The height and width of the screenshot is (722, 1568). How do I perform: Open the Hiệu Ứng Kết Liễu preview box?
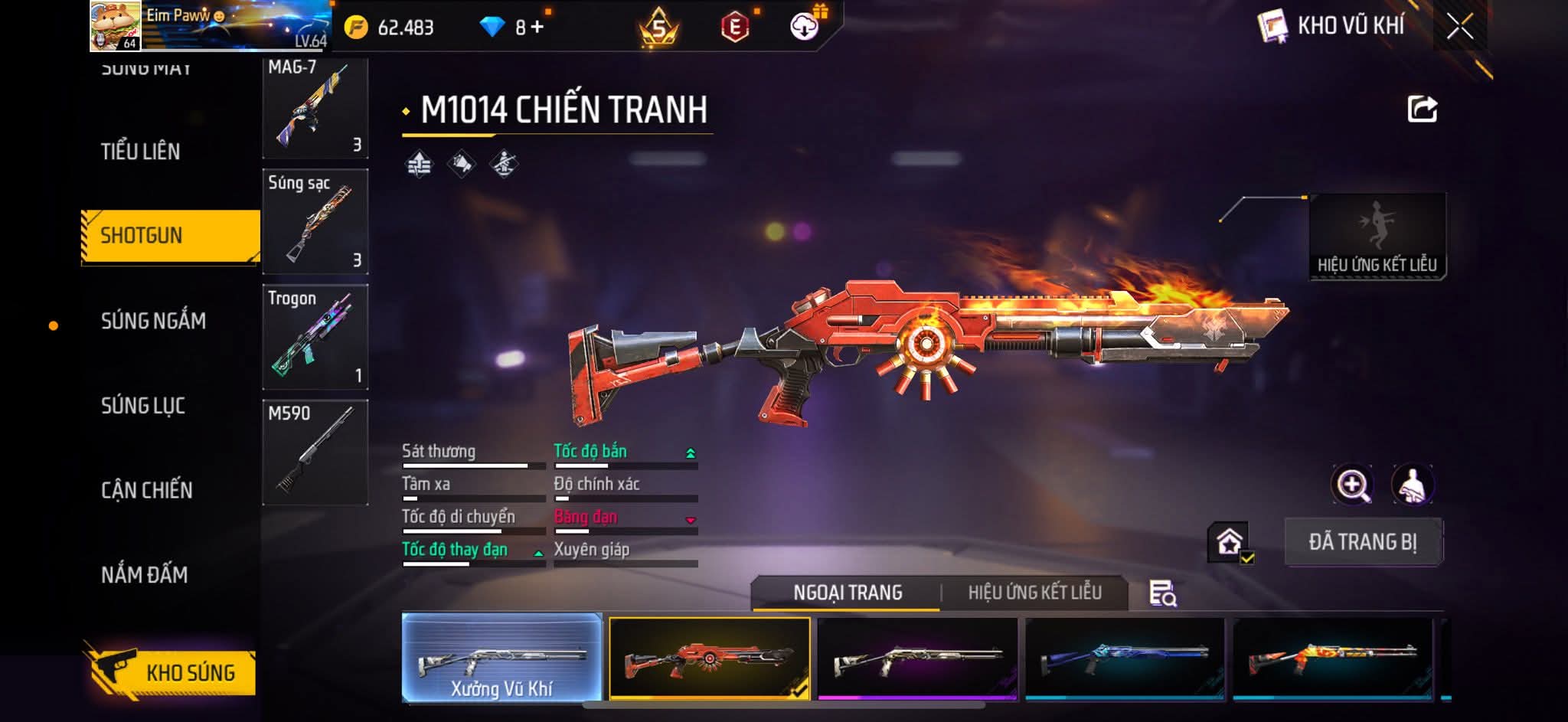point(1377,236)
